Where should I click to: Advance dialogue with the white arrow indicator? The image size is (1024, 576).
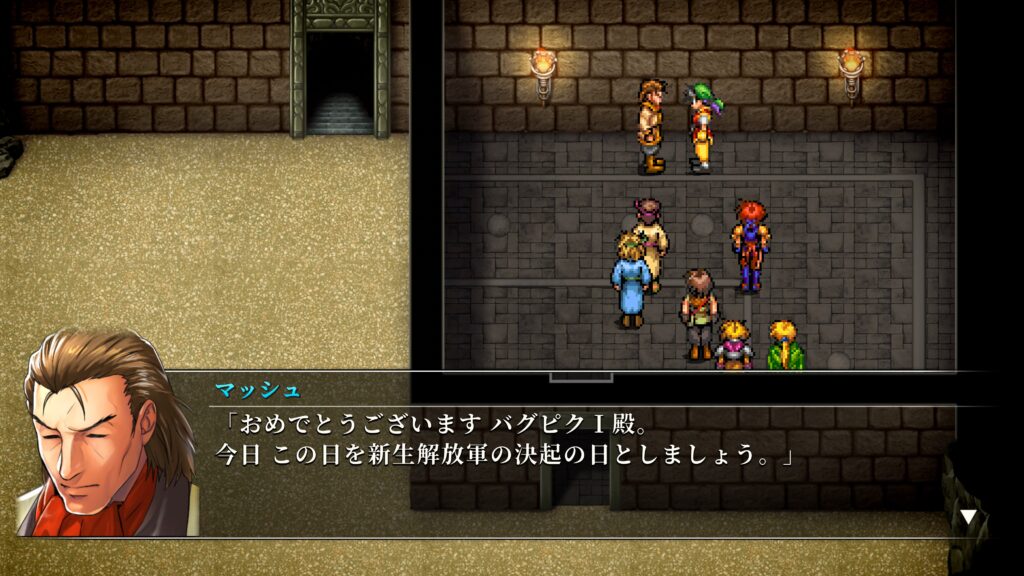coord(968,517)
